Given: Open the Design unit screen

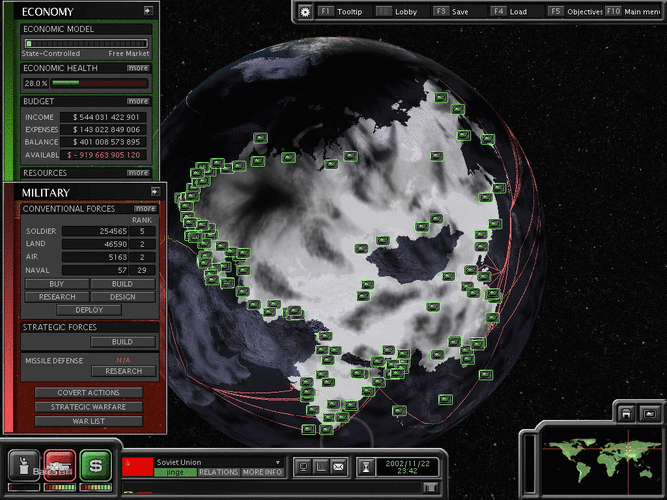Looking at the screenshot, I should click(x=123, y=297).
